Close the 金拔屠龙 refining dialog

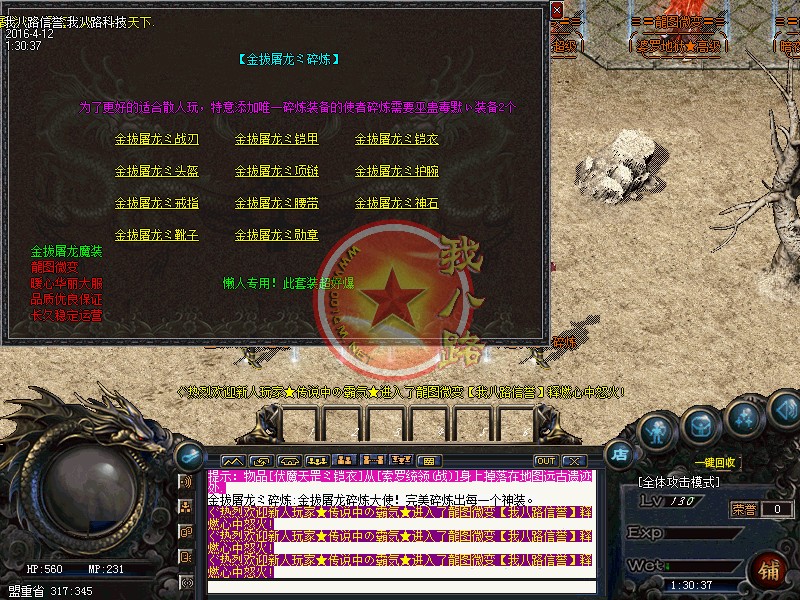point(556,10)
